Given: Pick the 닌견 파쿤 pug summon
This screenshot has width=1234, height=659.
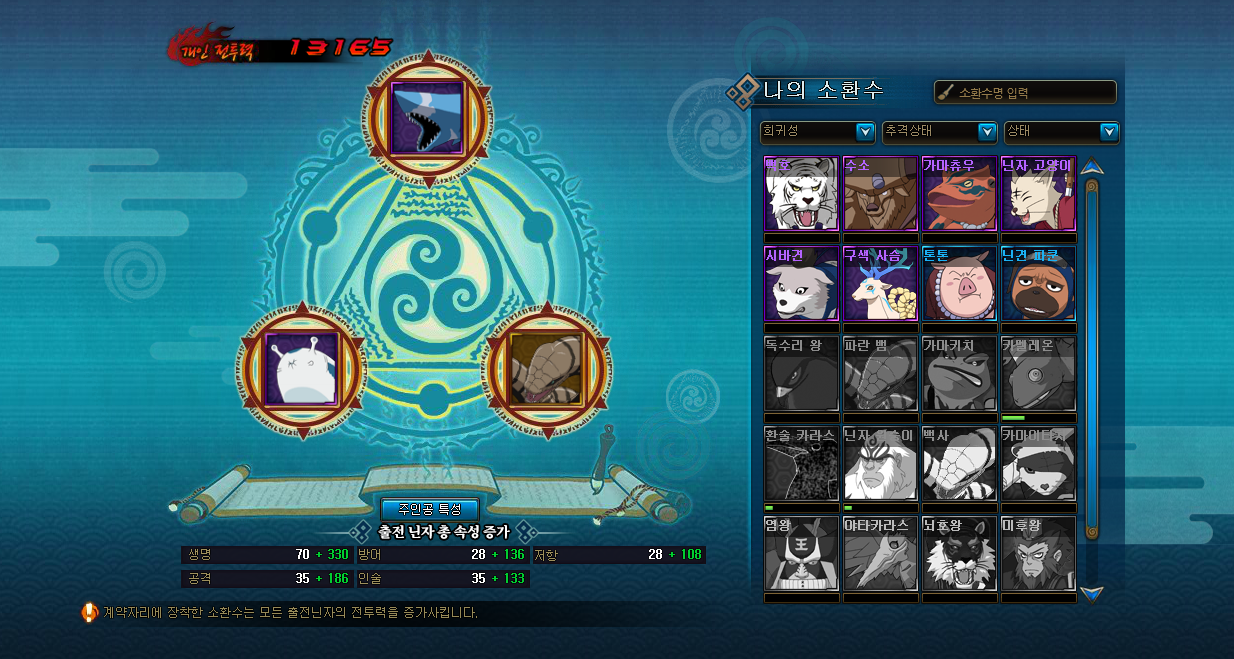Looking at the screenshot, I should click(1038, 284).
